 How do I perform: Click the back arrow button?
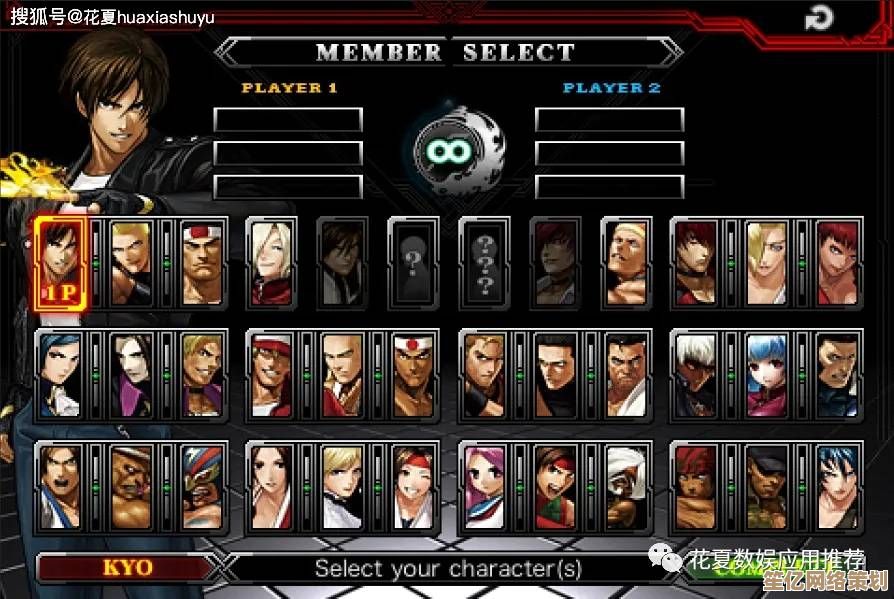pos(820,19)
